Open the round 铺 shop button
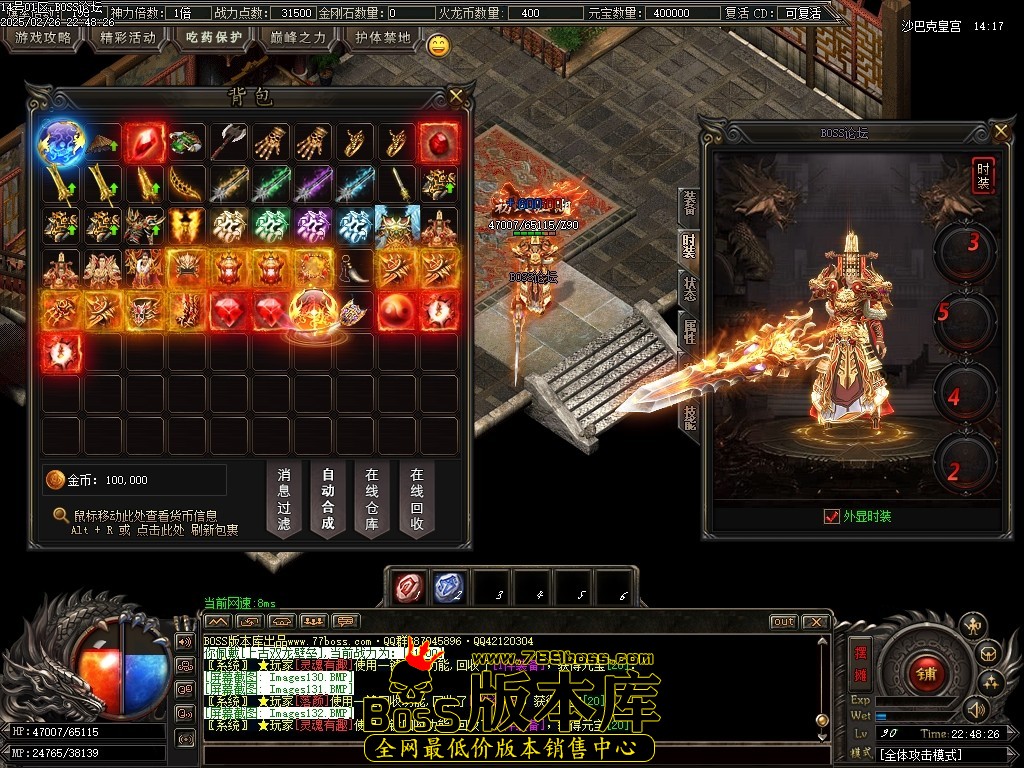 click(x=926, y=672)
